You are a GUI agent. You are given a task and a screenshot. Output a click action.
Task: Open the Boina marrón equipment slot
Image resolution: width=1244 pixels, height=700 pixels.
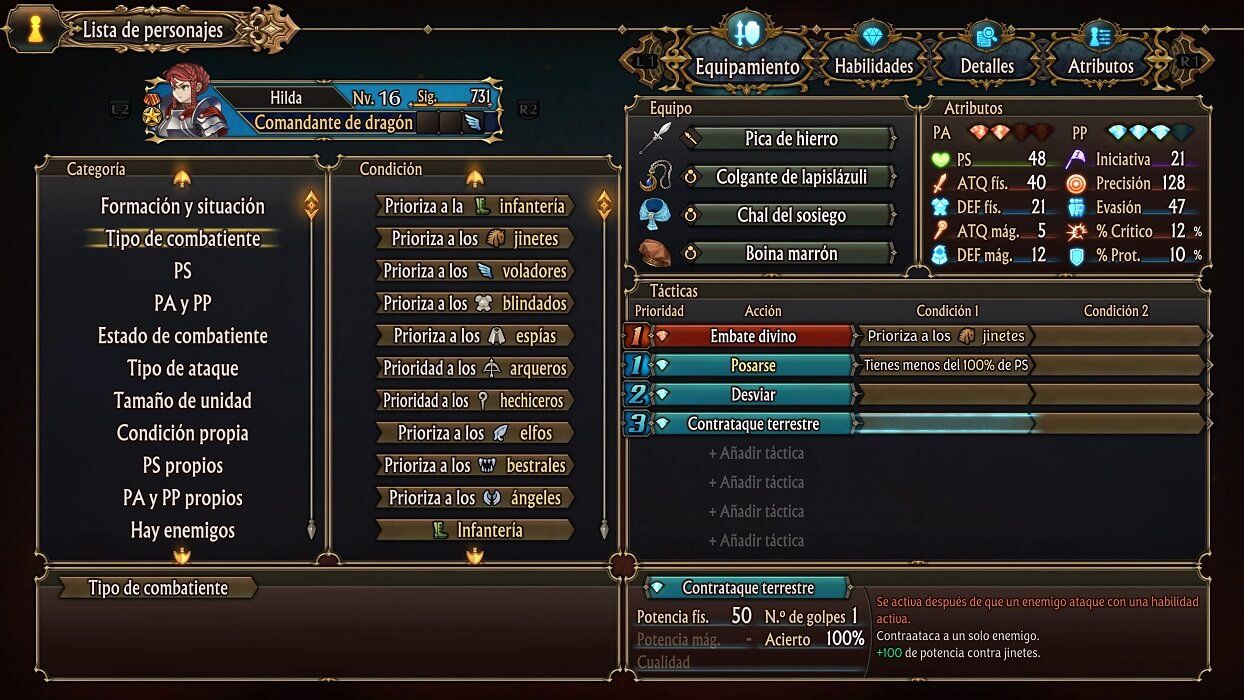[x=790, y=254]
